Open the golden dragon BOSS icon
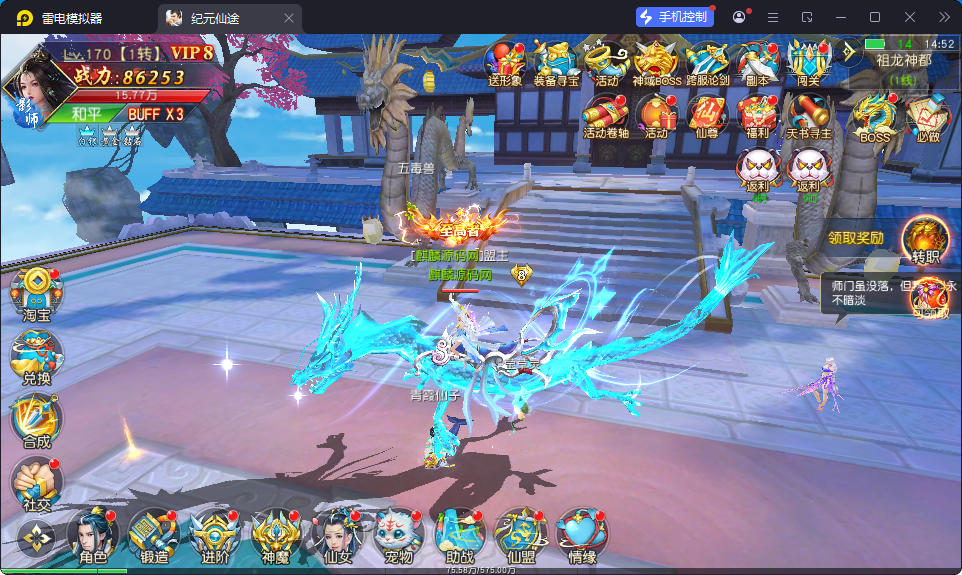Image resolution: width=962 pixels, height=575 pixels. click(875, 115)
